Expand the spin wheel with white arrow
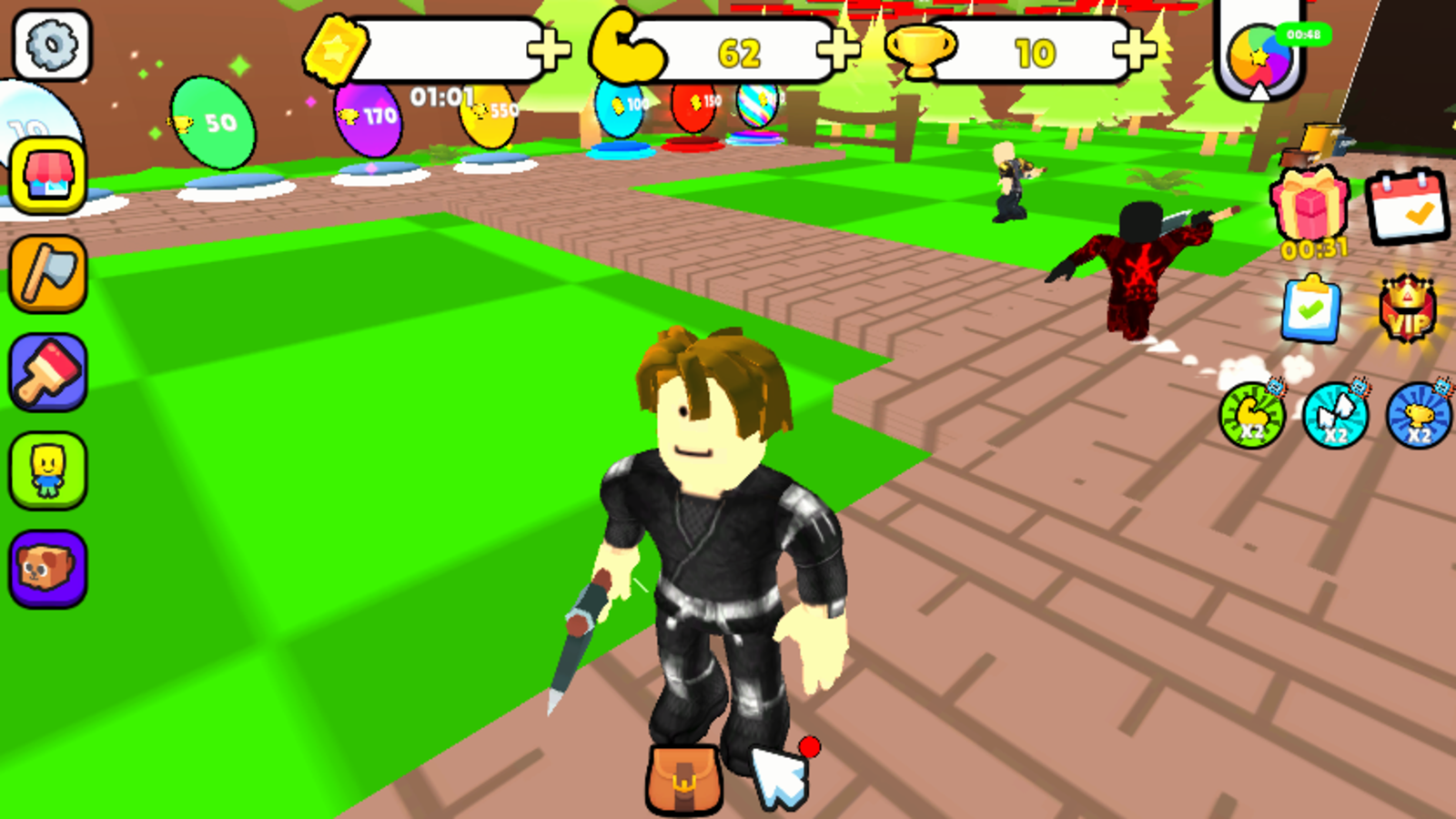Image resolution: width=1456 pixels, height=819 pixels. [x=1259, y=89]
